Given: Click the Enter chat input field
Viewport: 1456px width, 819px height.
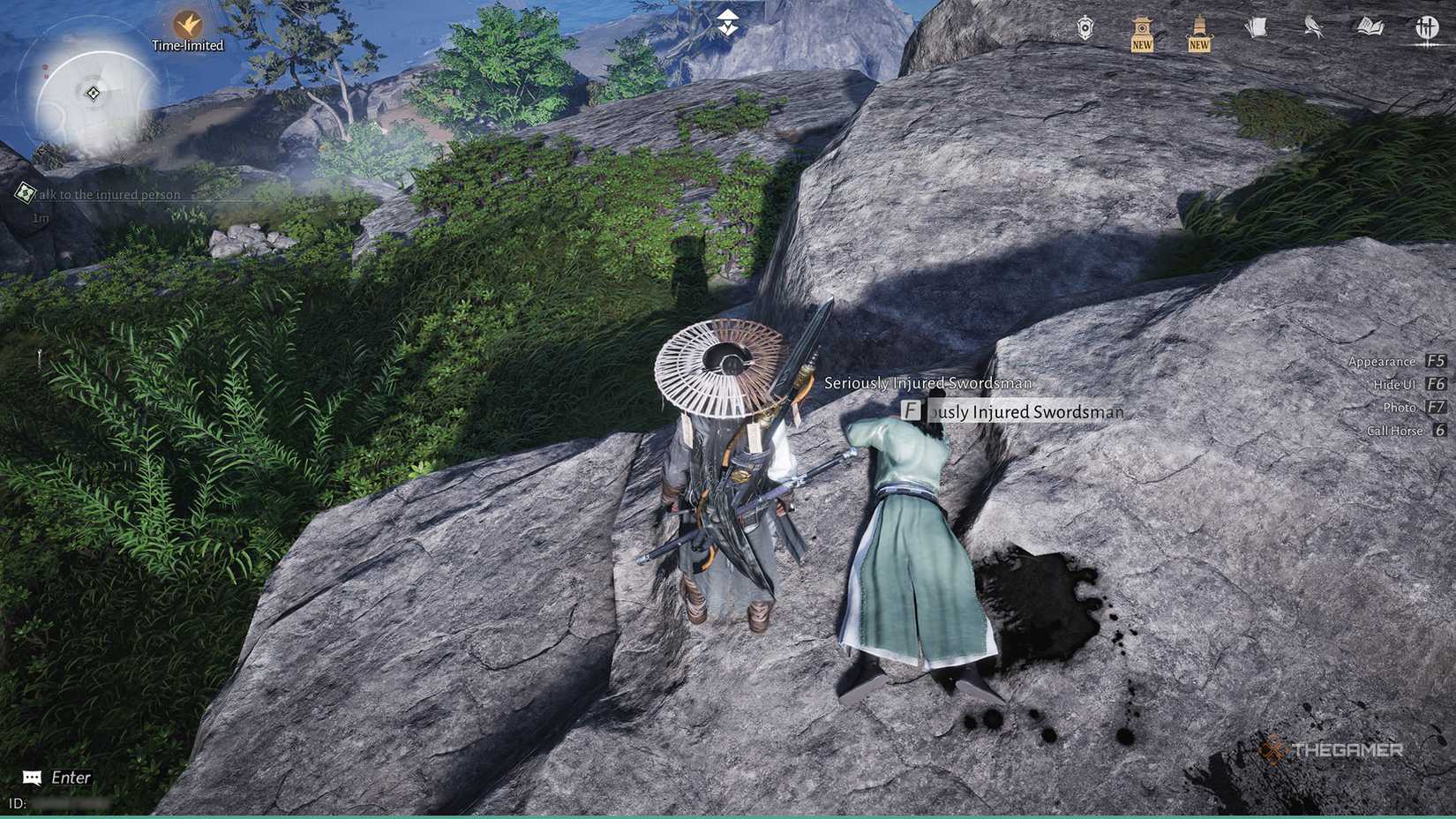Looking at the screenshot, I should 69,777.
